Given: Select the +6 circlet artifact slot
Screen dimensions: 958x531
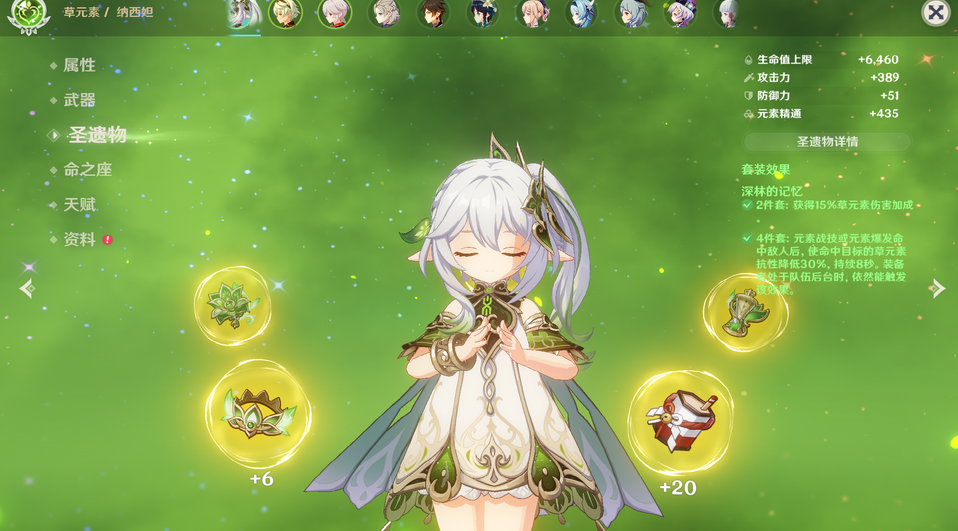Looking at the screenshot, I should (258, 414).
